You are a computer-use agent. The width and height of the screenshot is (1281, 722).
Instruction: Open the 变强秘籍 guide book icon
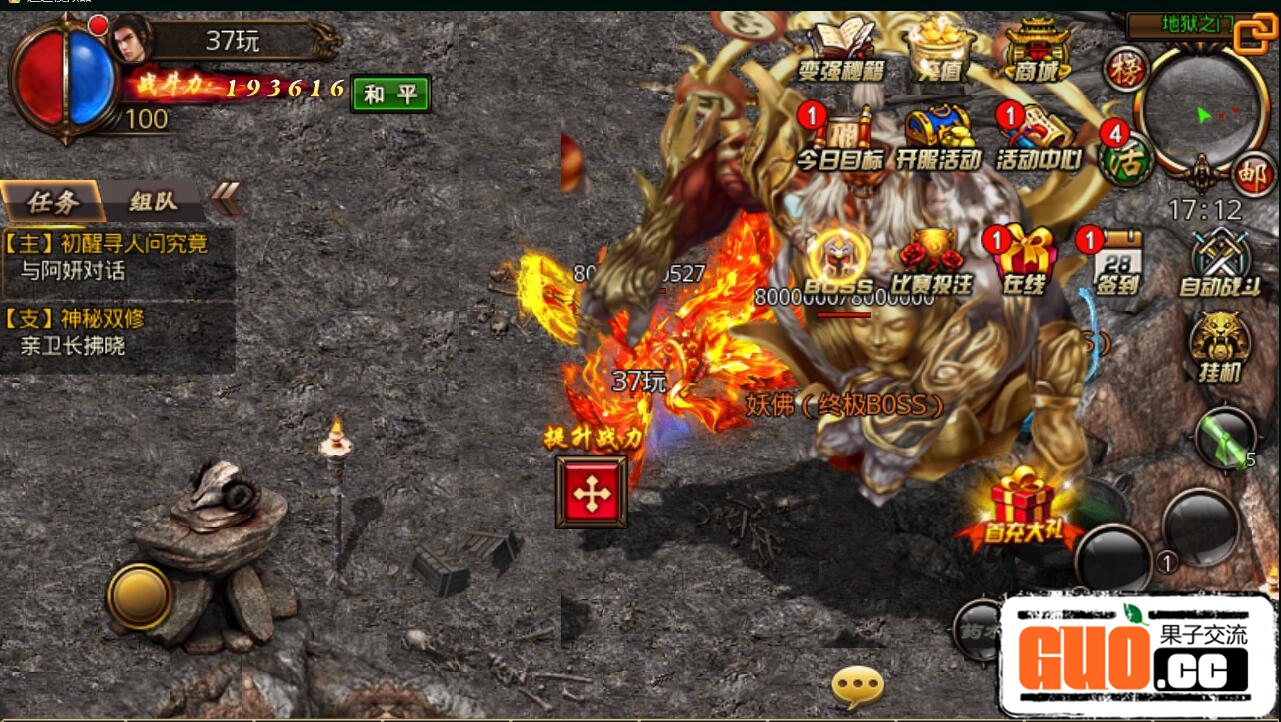[842, 50]
